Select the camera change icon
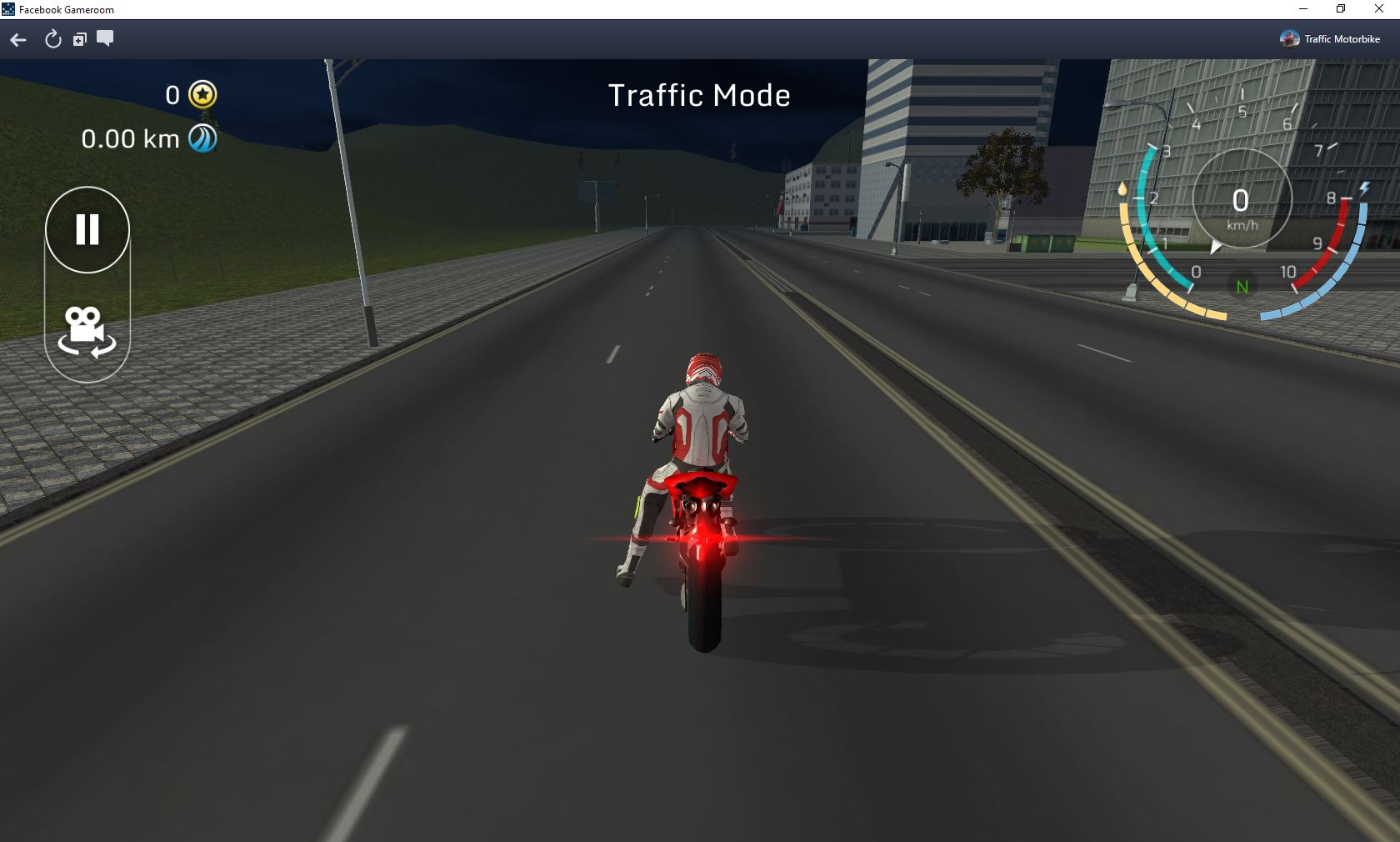The width and height of the screenshot is (1400, 842). coord(87,333)
